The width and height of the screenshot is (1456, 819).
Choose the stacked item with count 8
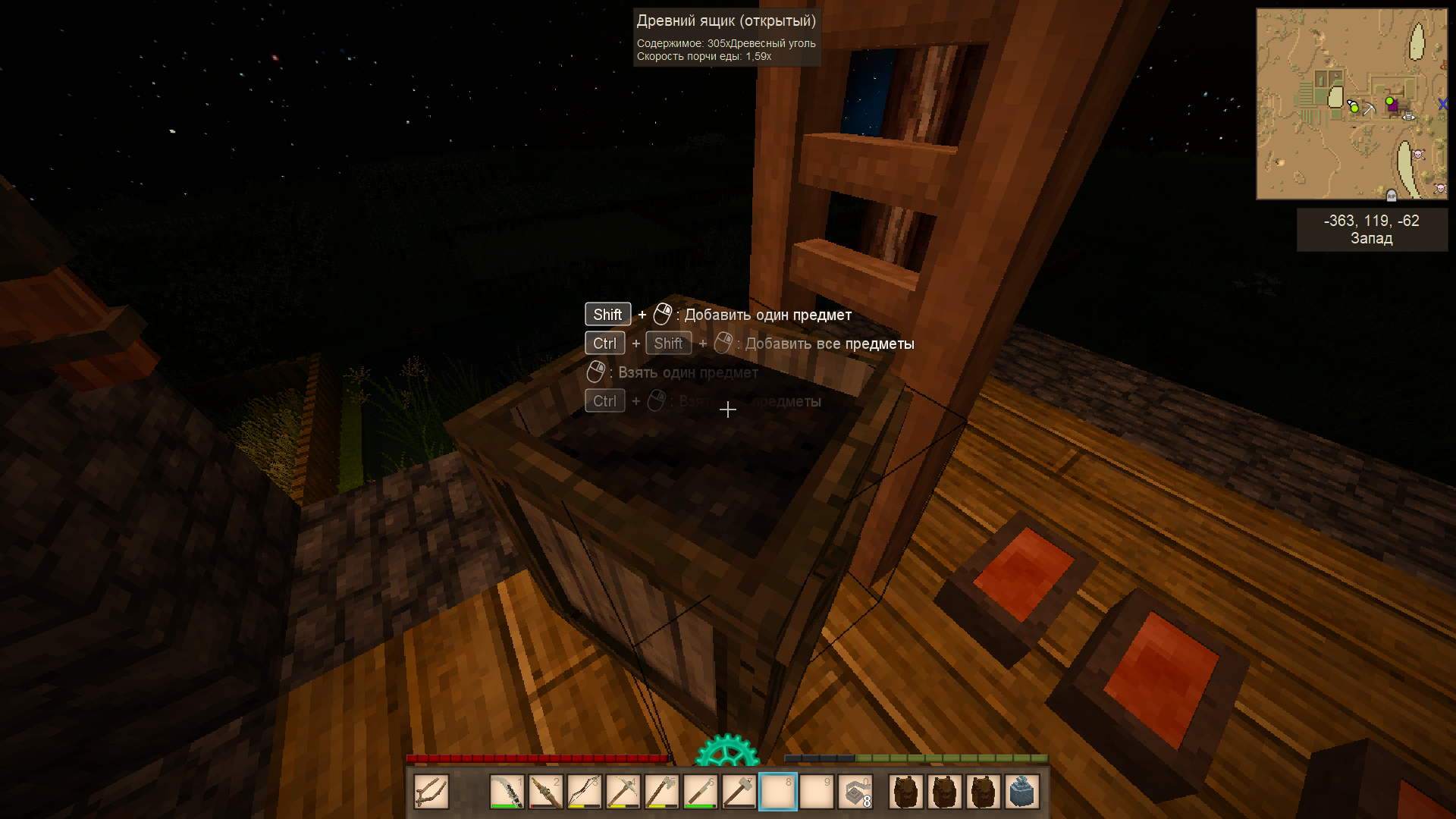tap(855, 792)
